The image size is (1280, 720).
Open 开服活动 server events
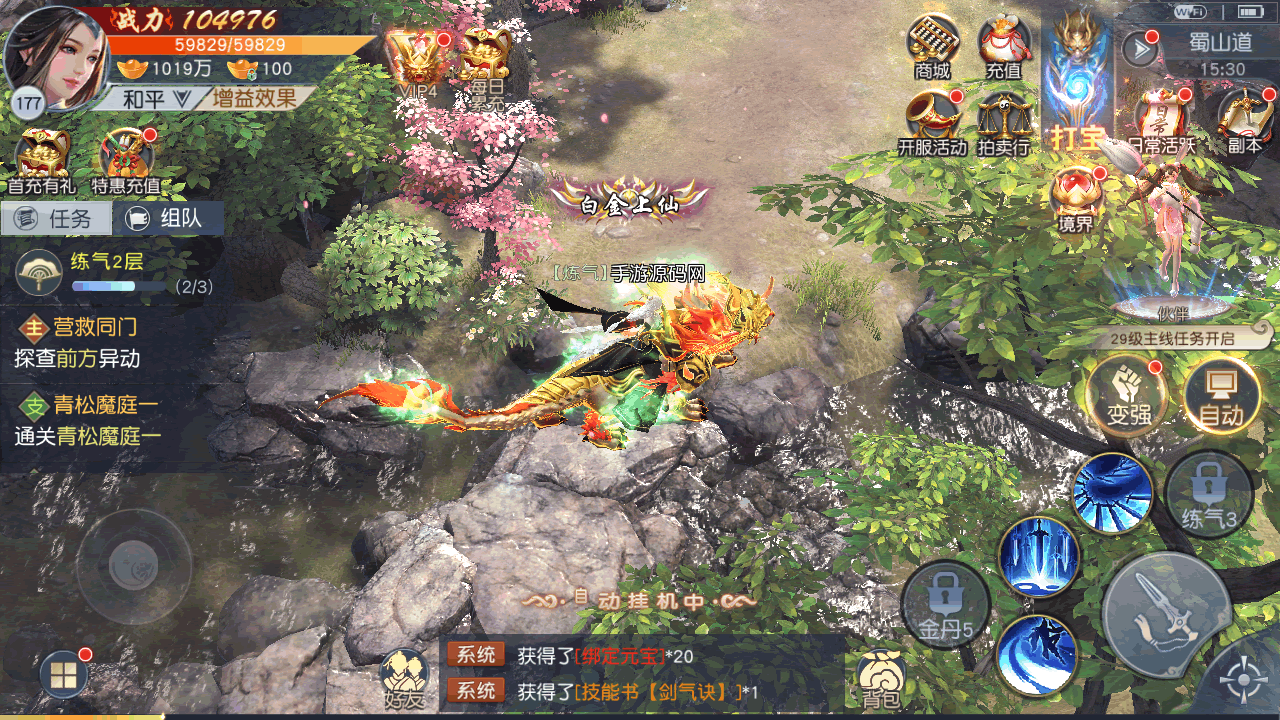tap(932, 122)
